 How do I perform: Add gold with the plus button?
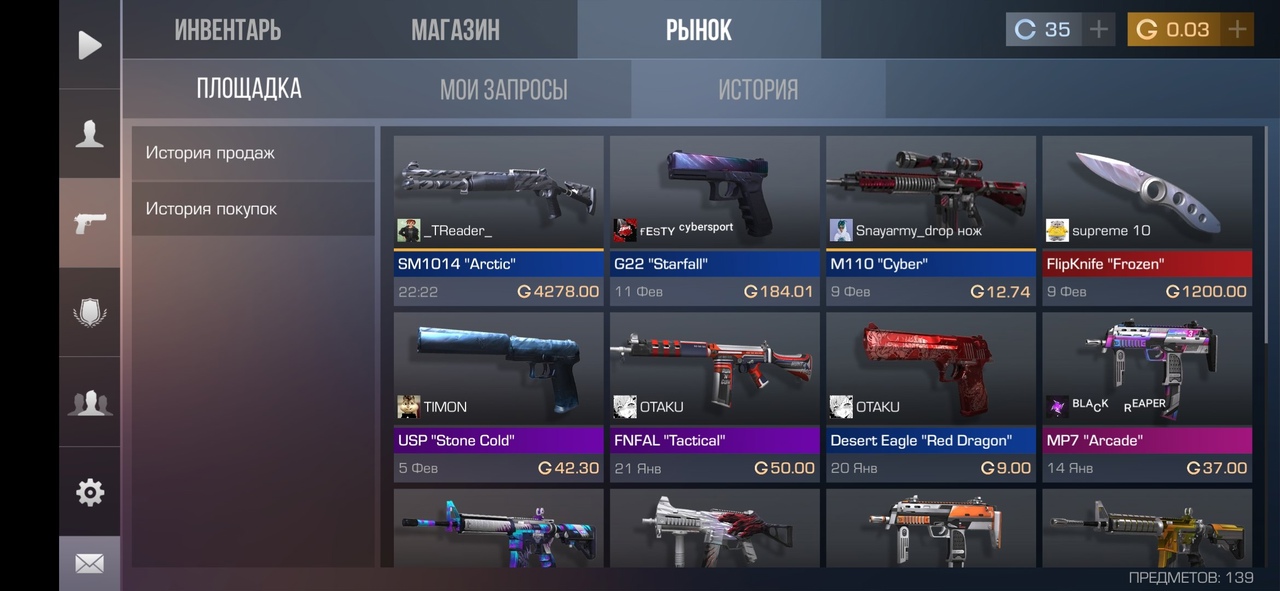pos(1238,30)
